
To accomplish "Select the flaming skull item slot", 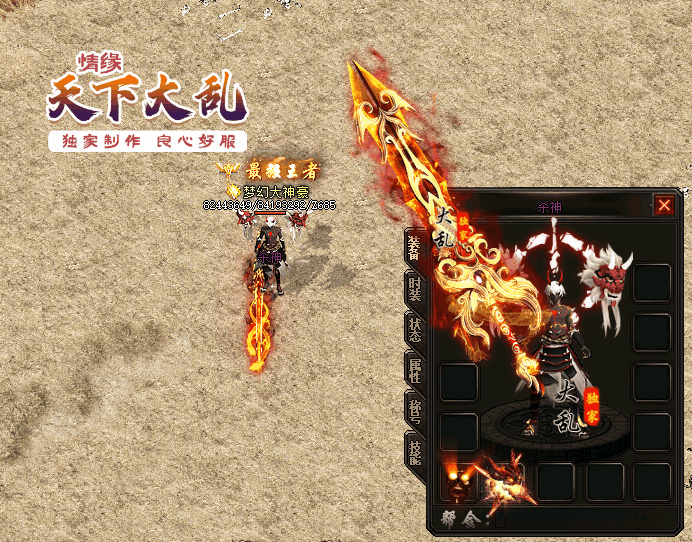I will (458, 481).
